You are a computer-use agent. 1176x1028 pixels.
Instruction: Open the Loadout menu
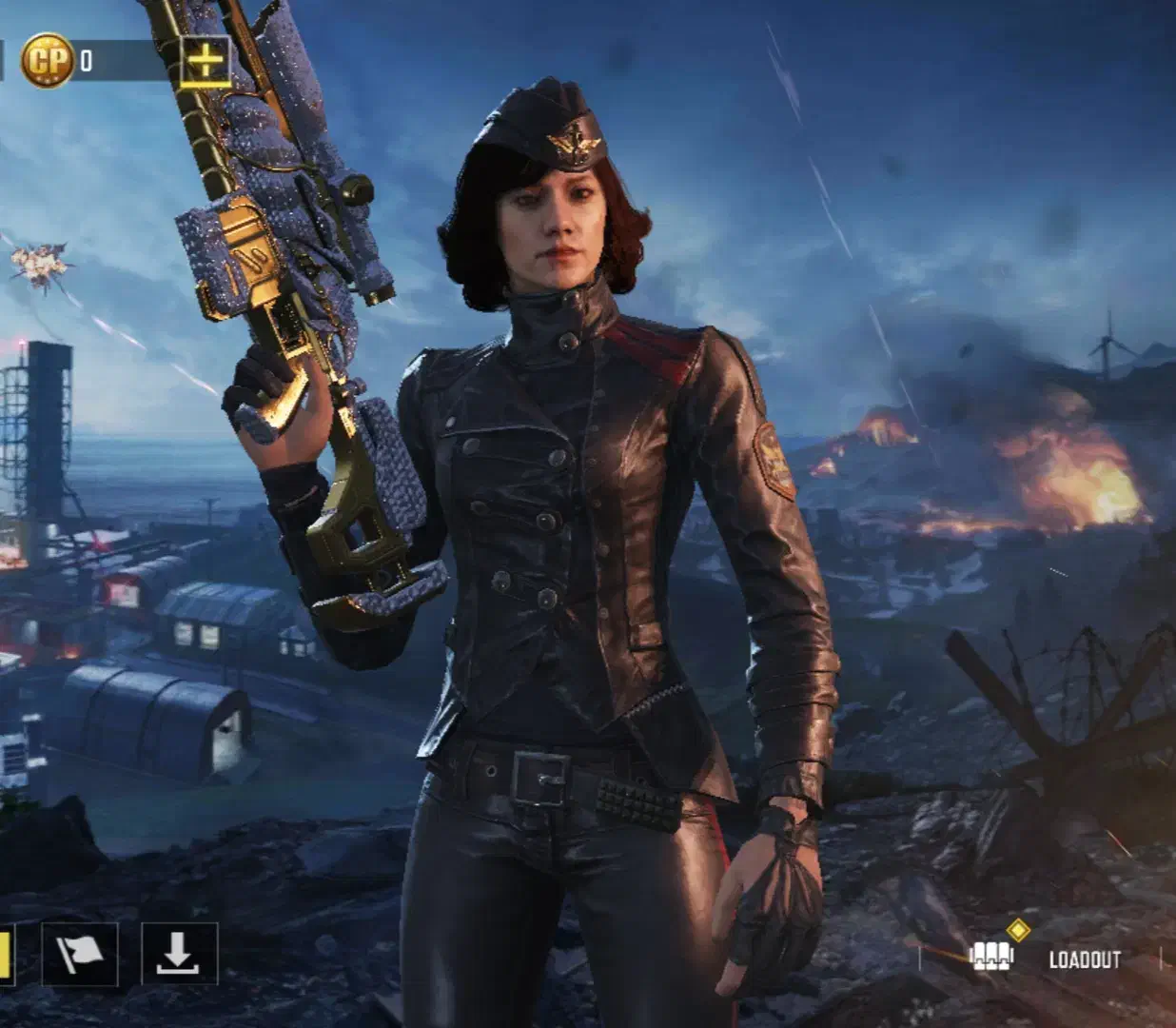pos(1046,958)
